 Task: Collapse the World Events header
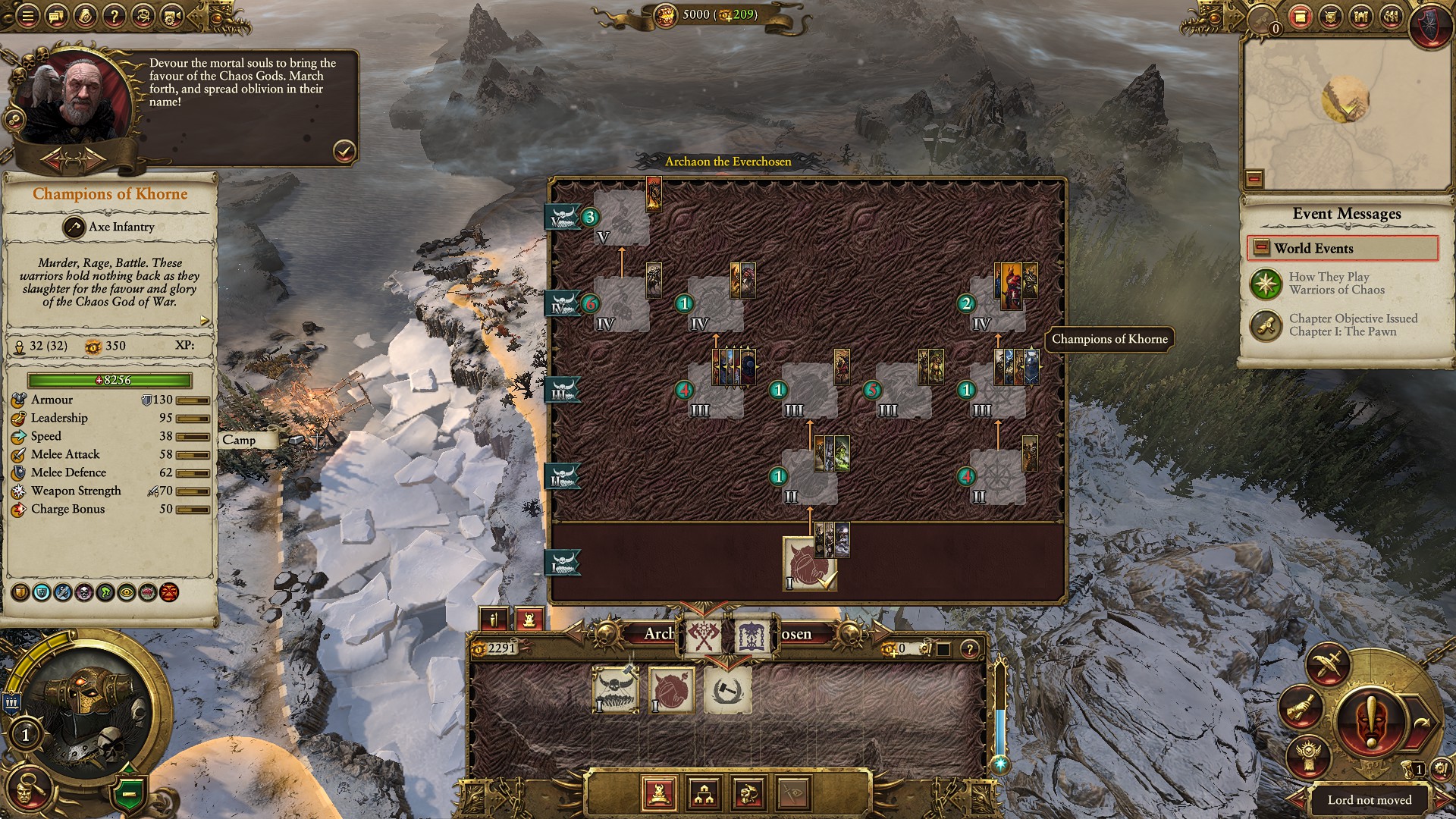pos(1261,248)
